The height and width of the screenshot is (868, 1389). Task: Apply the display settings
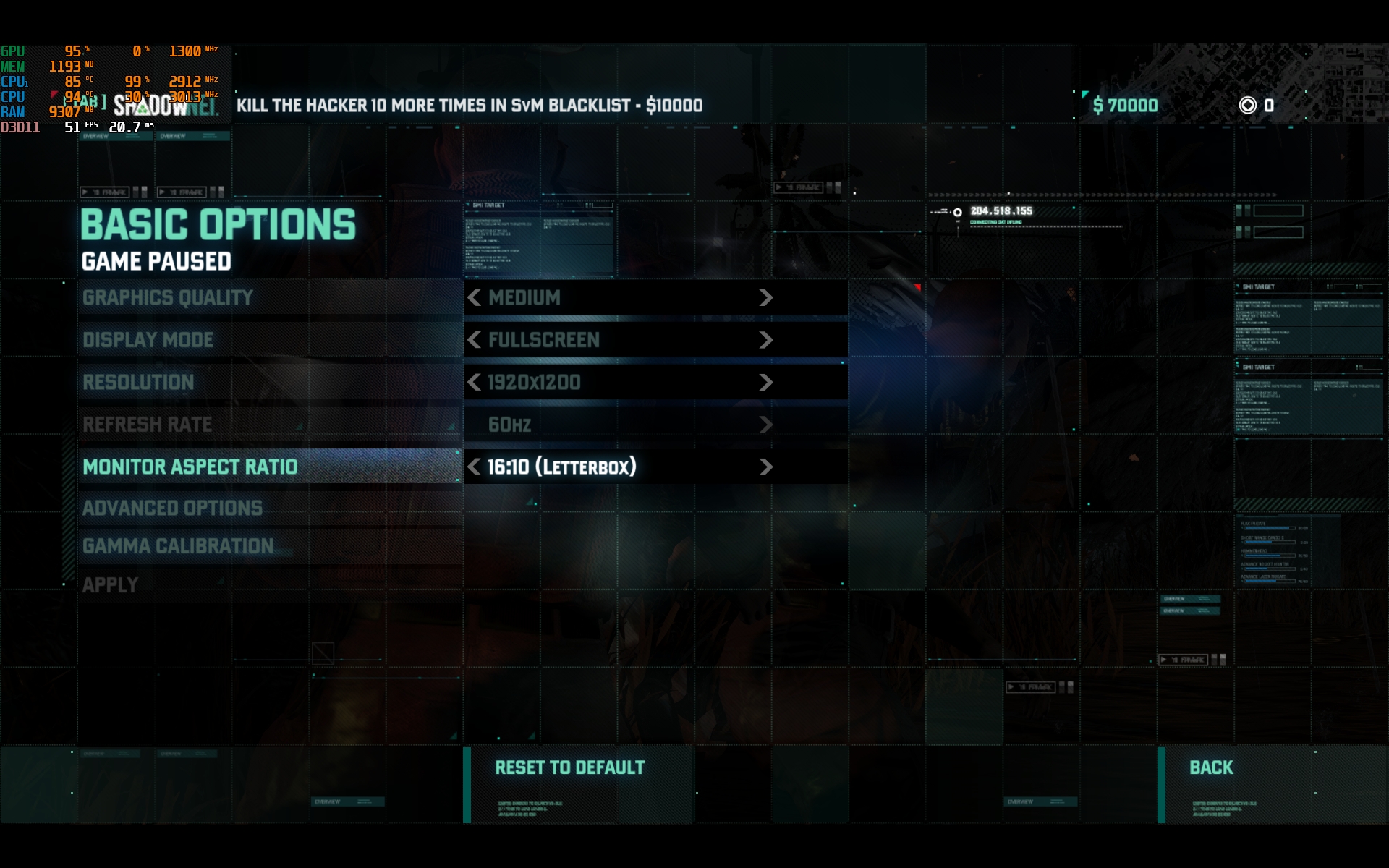coord(110,584)
